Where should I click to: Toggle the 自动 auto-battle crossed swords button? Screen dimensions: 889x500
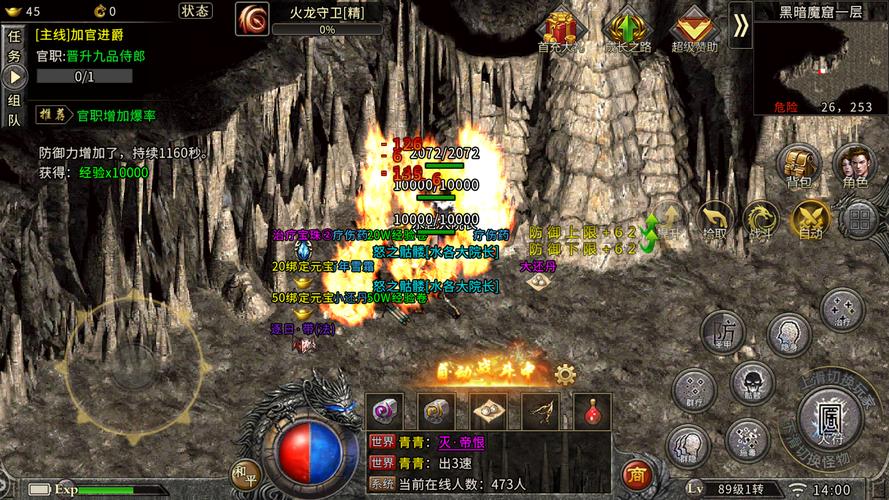pos(809,219)
